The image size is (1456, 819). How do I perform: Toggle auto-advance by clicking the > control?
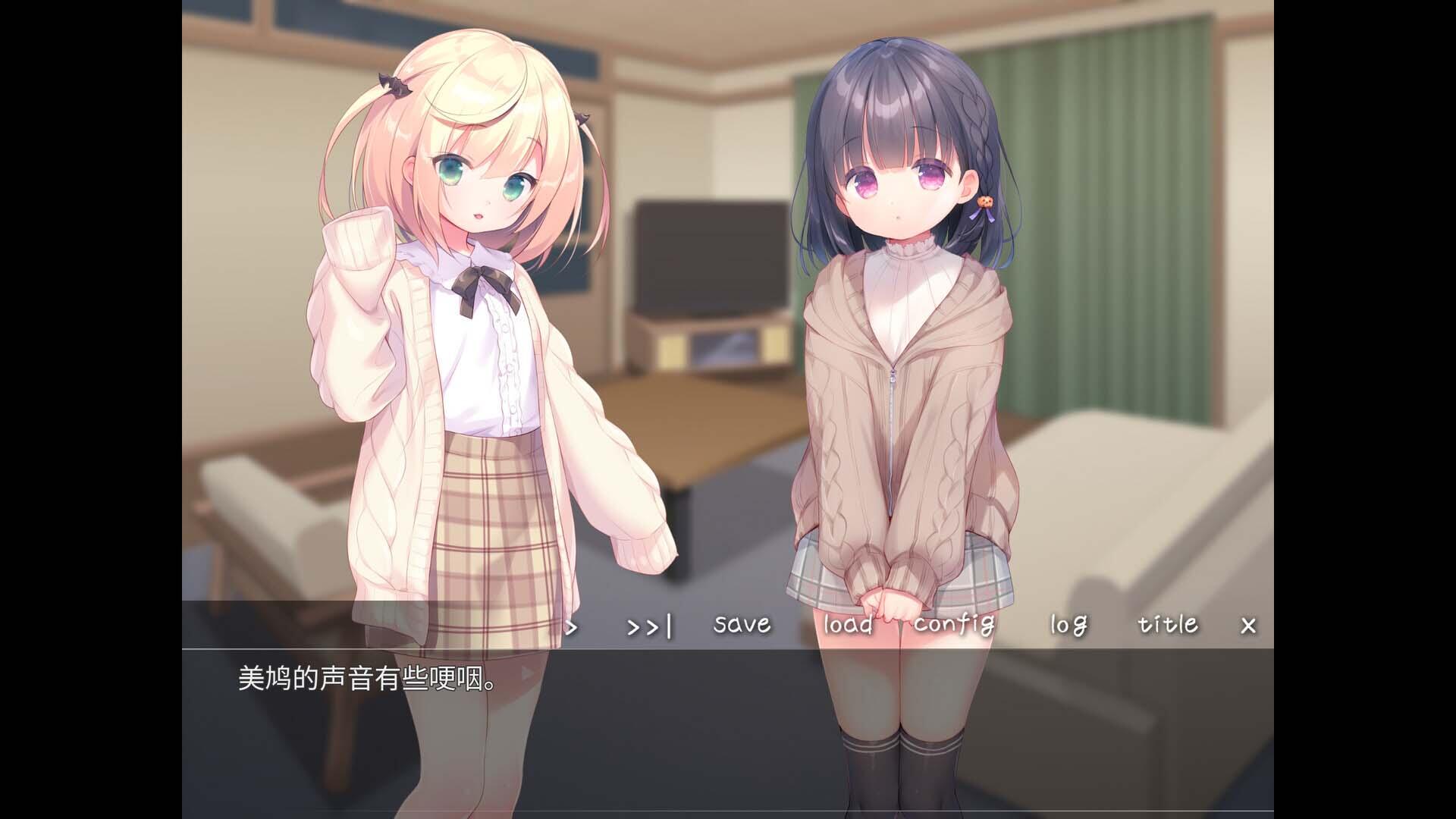570,627
